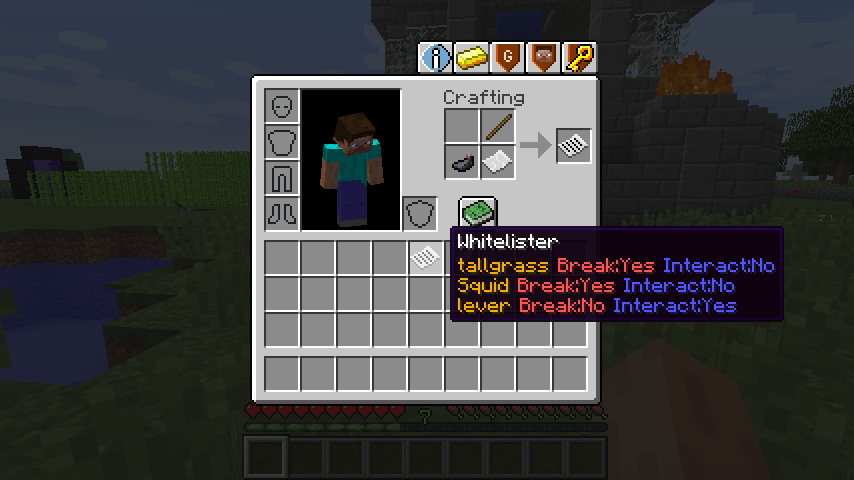Open the blue info tab

coord(436,58)
